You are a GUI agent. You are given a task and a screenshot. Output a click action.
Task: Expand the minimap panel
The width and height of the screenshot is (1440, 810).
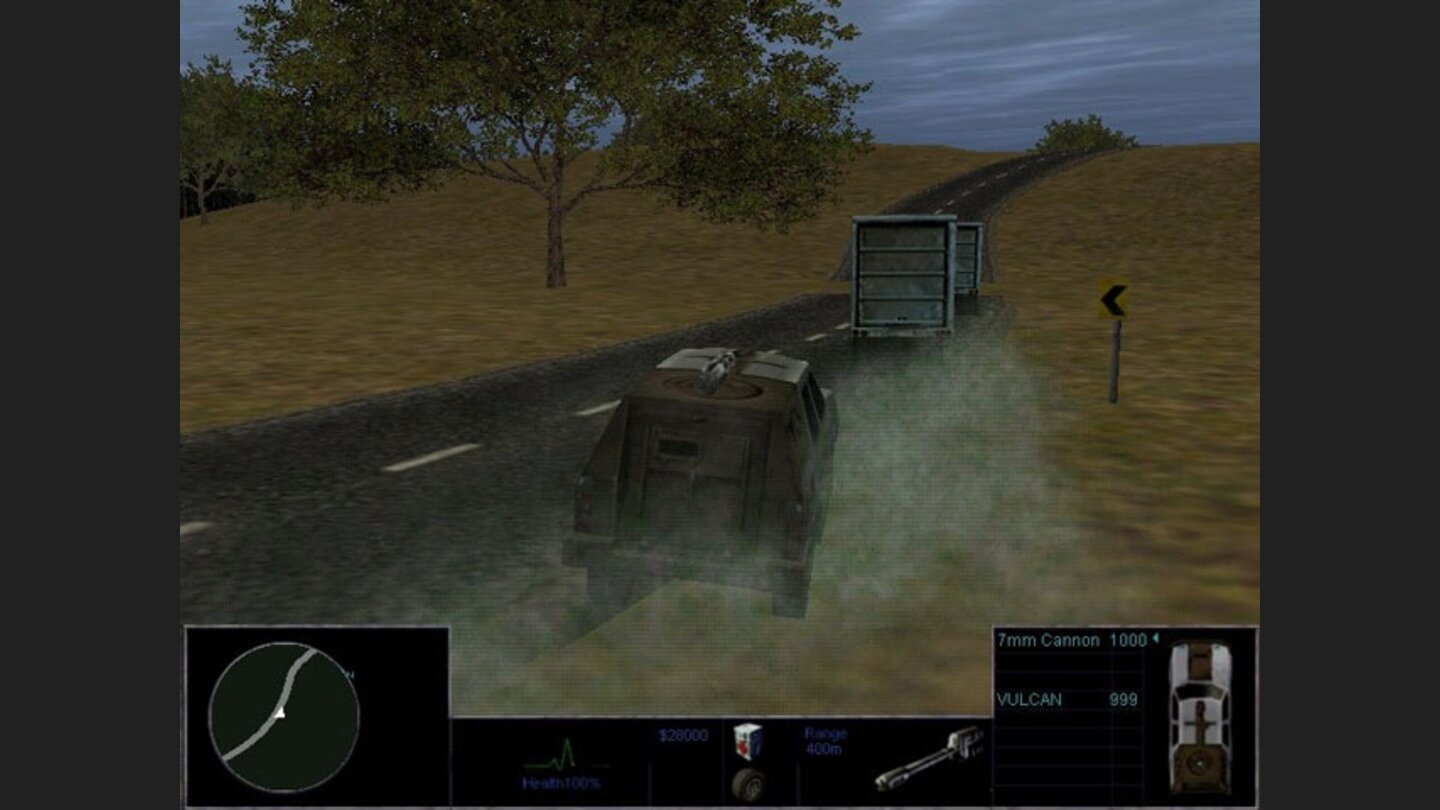point(315,710)
